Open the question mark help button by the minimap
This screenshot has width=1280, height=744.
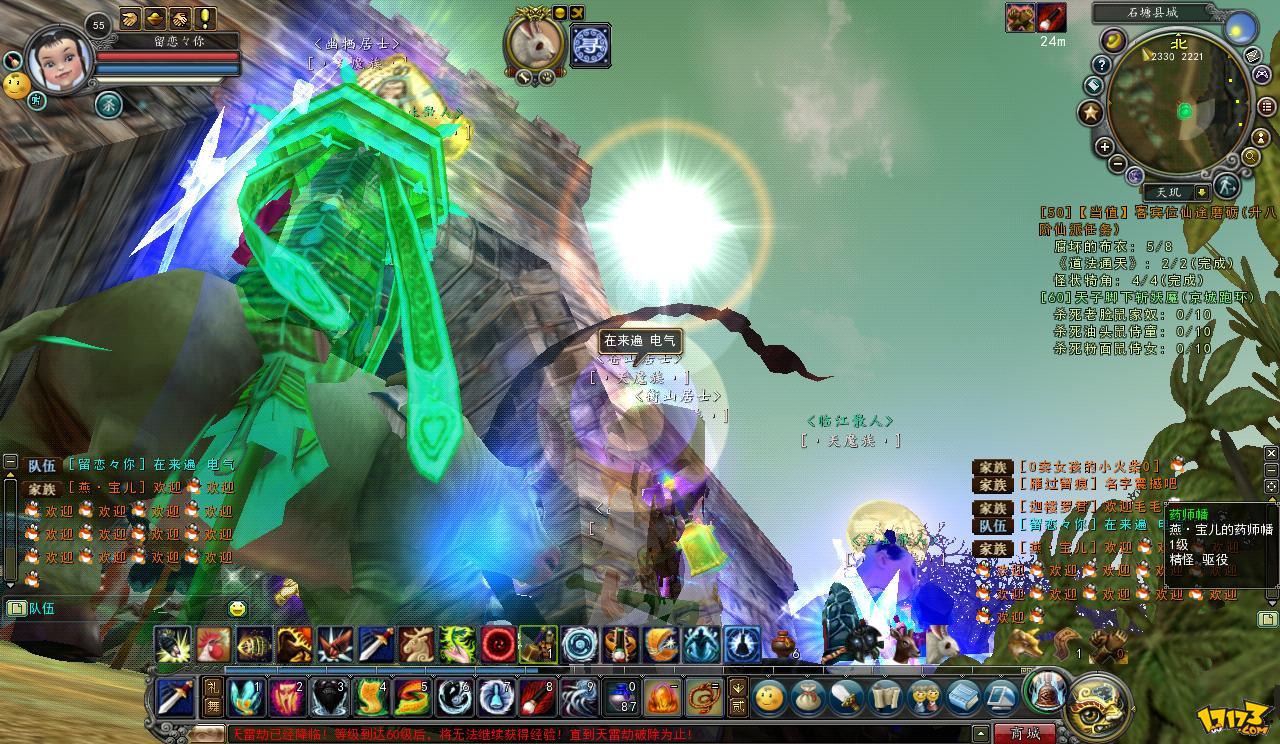point(1101,65)
